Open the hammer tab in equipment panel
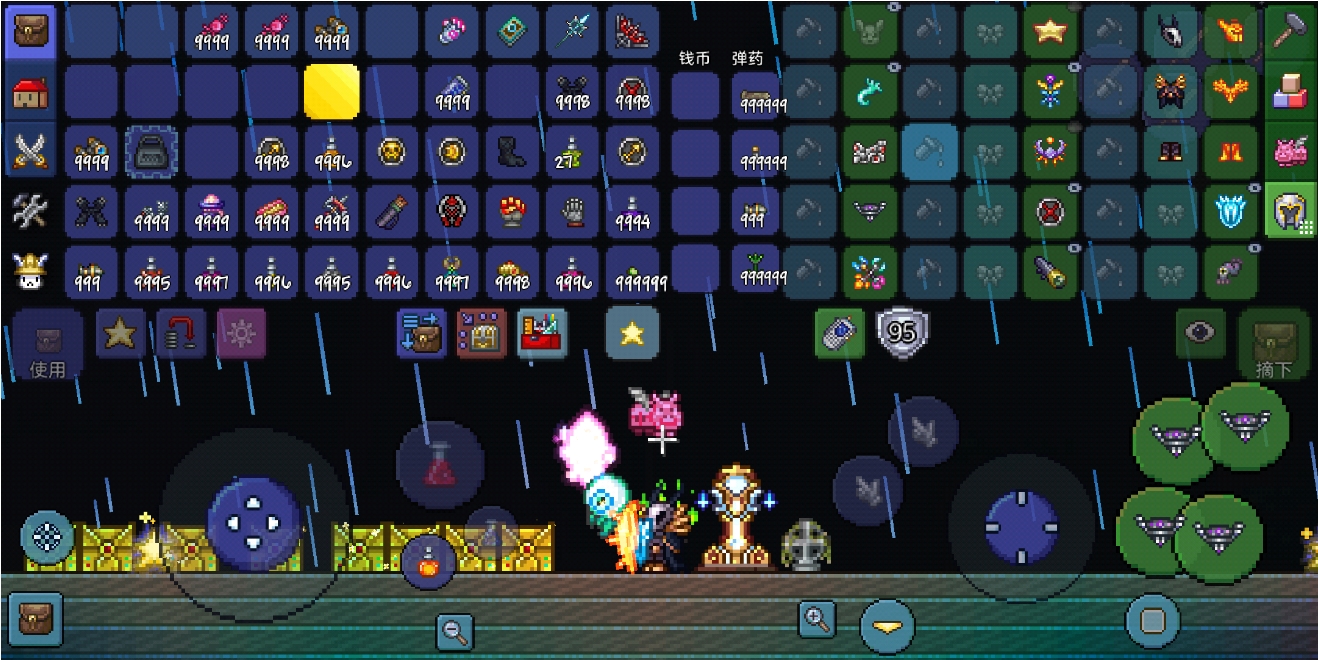The image size is (1318, 660). [1291, 32]
